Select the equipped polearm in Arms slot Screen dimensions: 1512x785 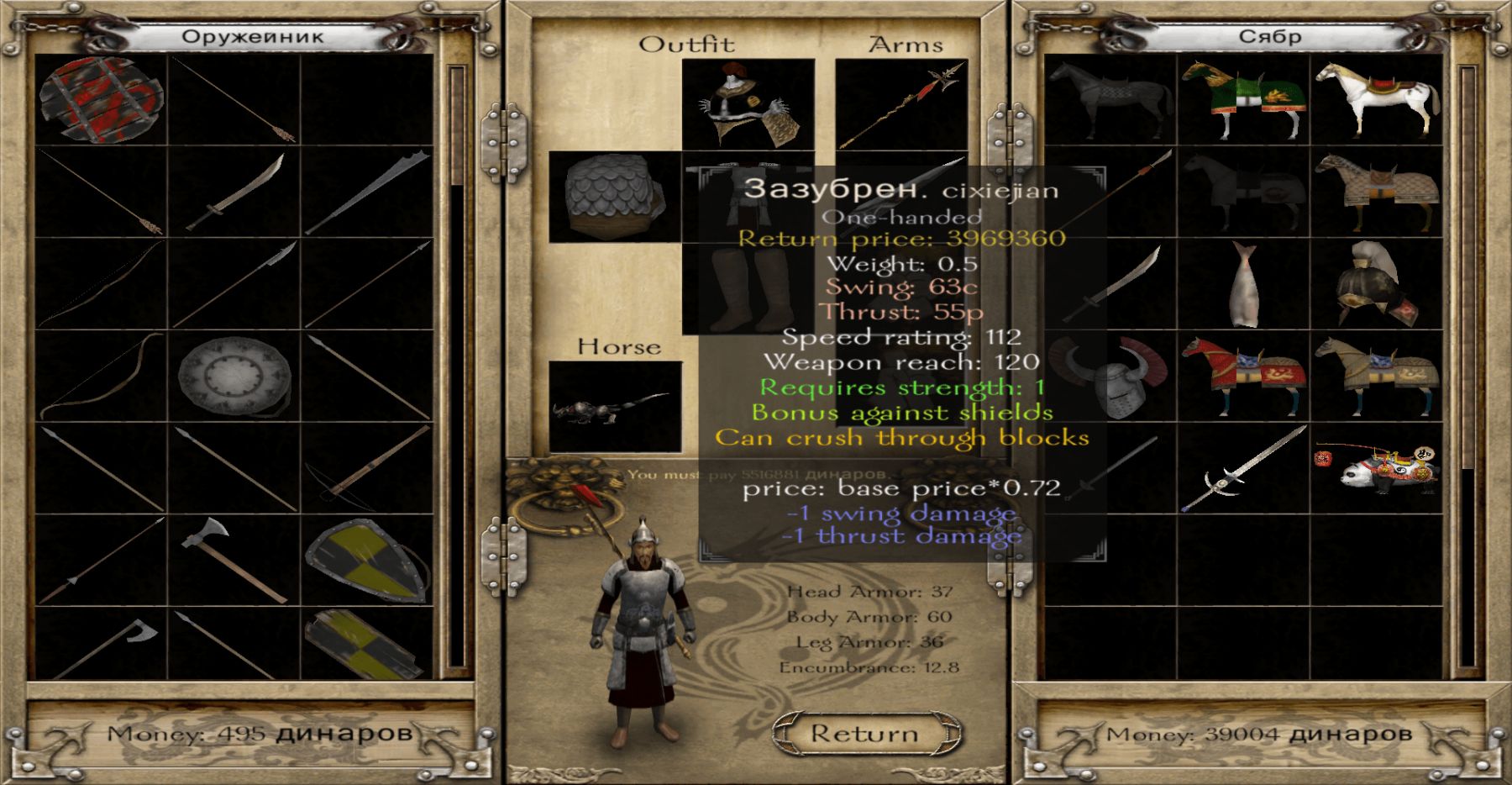tap(901, 103)
